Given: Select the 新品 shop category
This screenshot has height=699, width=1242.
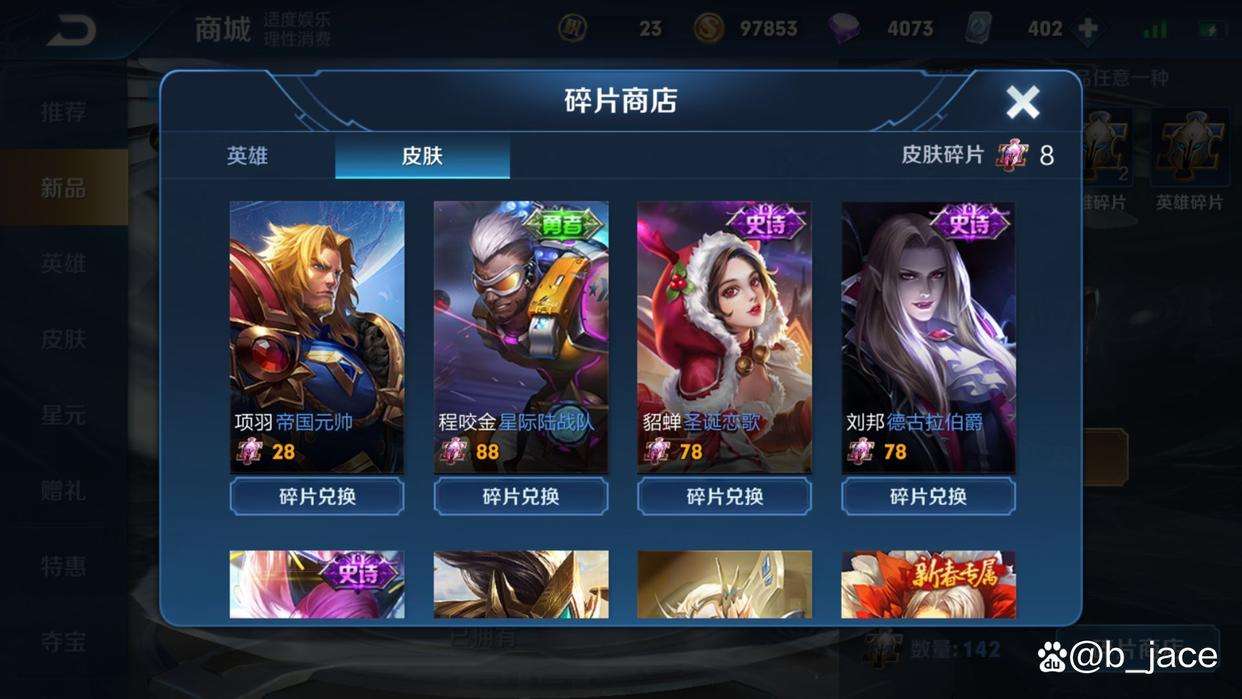Looking at the screenshot, I should [x=63, y=188].
